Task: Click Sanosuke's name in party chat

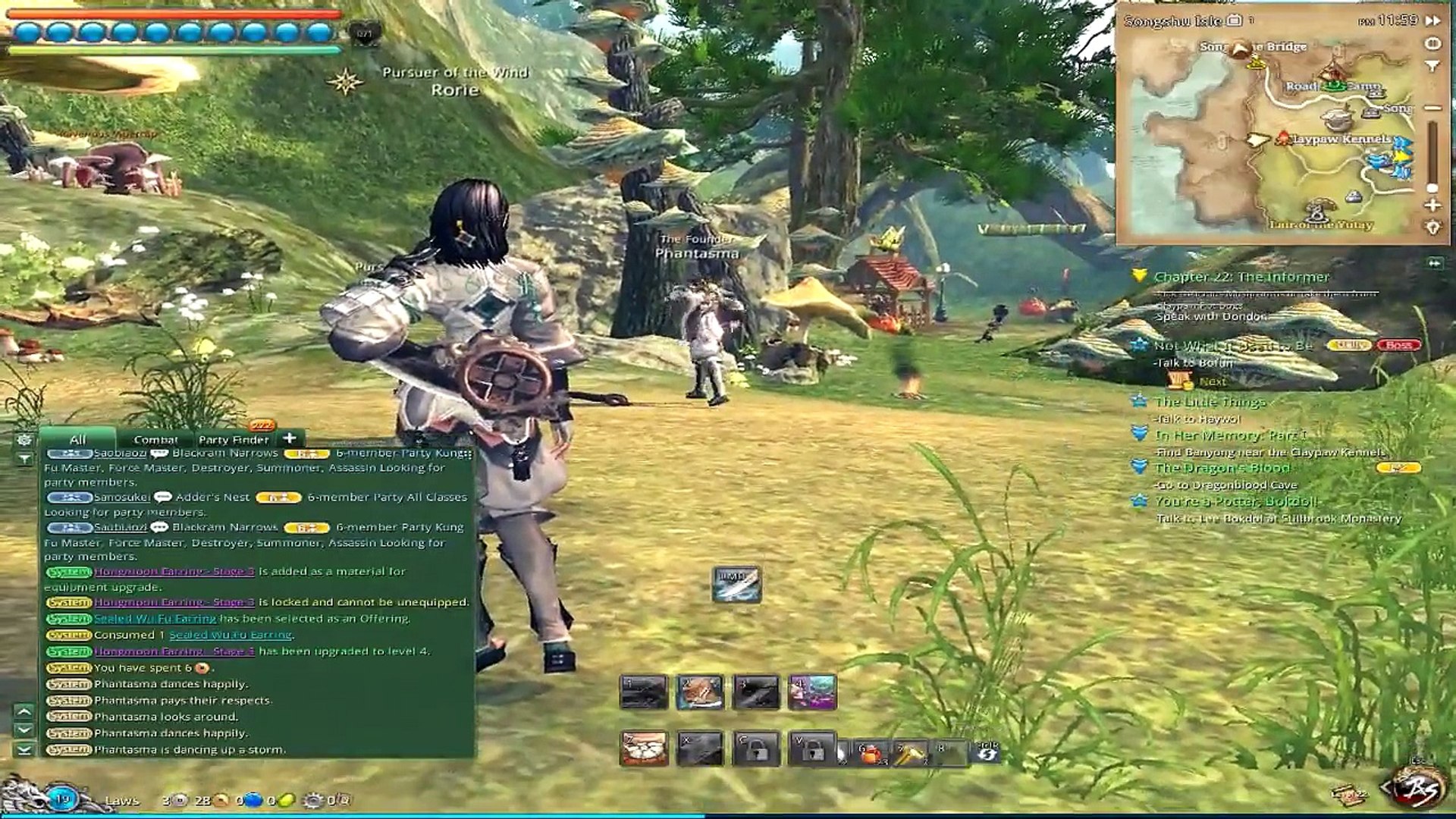Action: click(122, 497)
